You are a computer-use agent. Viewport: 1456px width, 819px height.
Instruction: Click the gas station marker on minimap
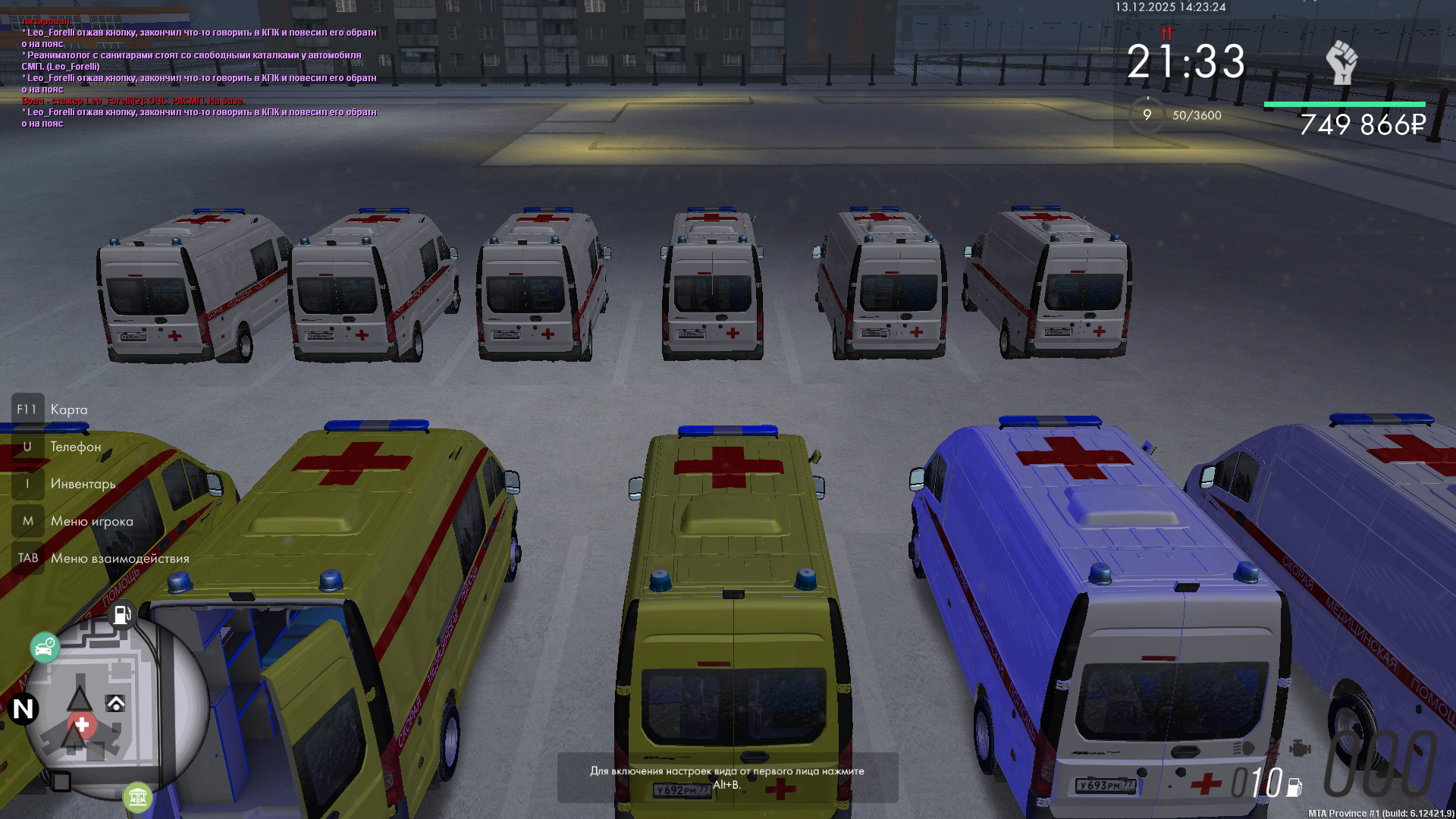122,613
